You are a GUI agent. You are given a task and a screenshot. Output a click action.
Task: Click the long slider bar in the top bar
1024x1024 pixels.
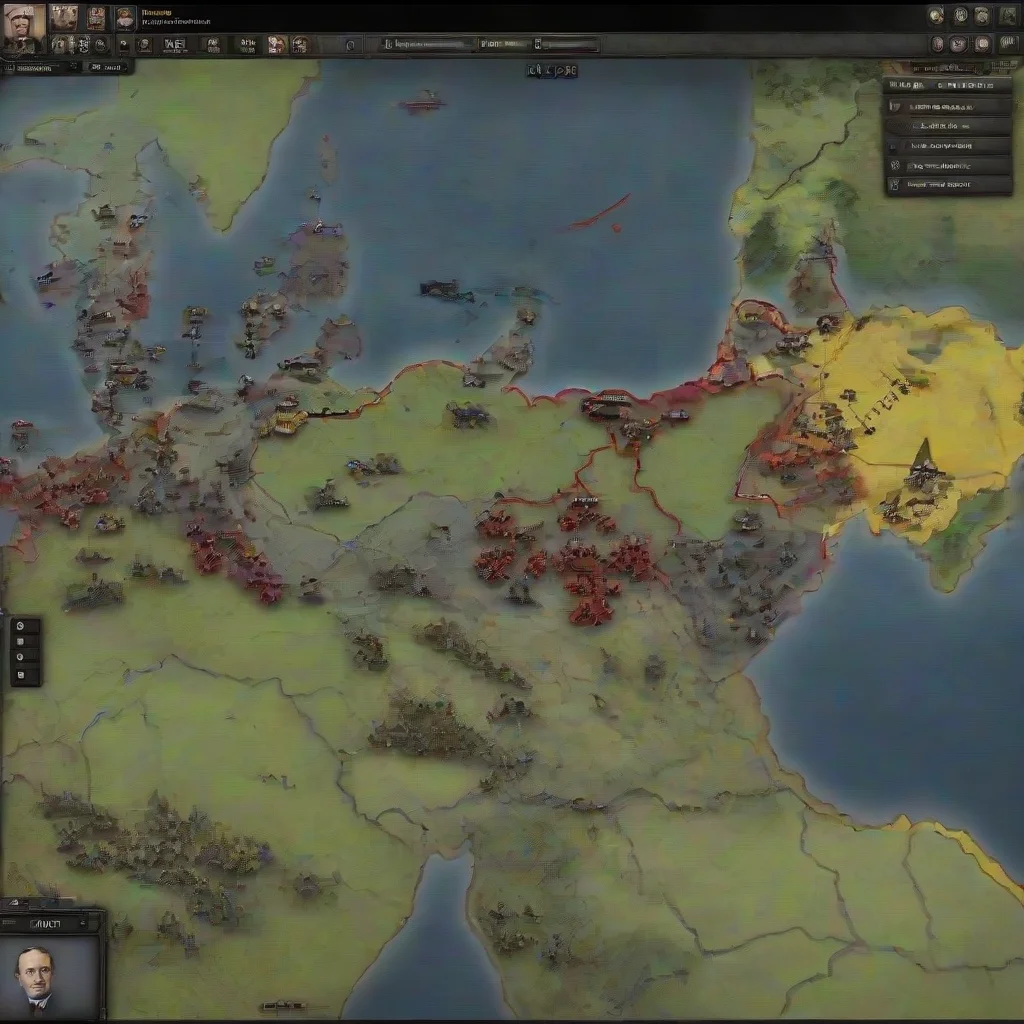(x=426, y=44)
